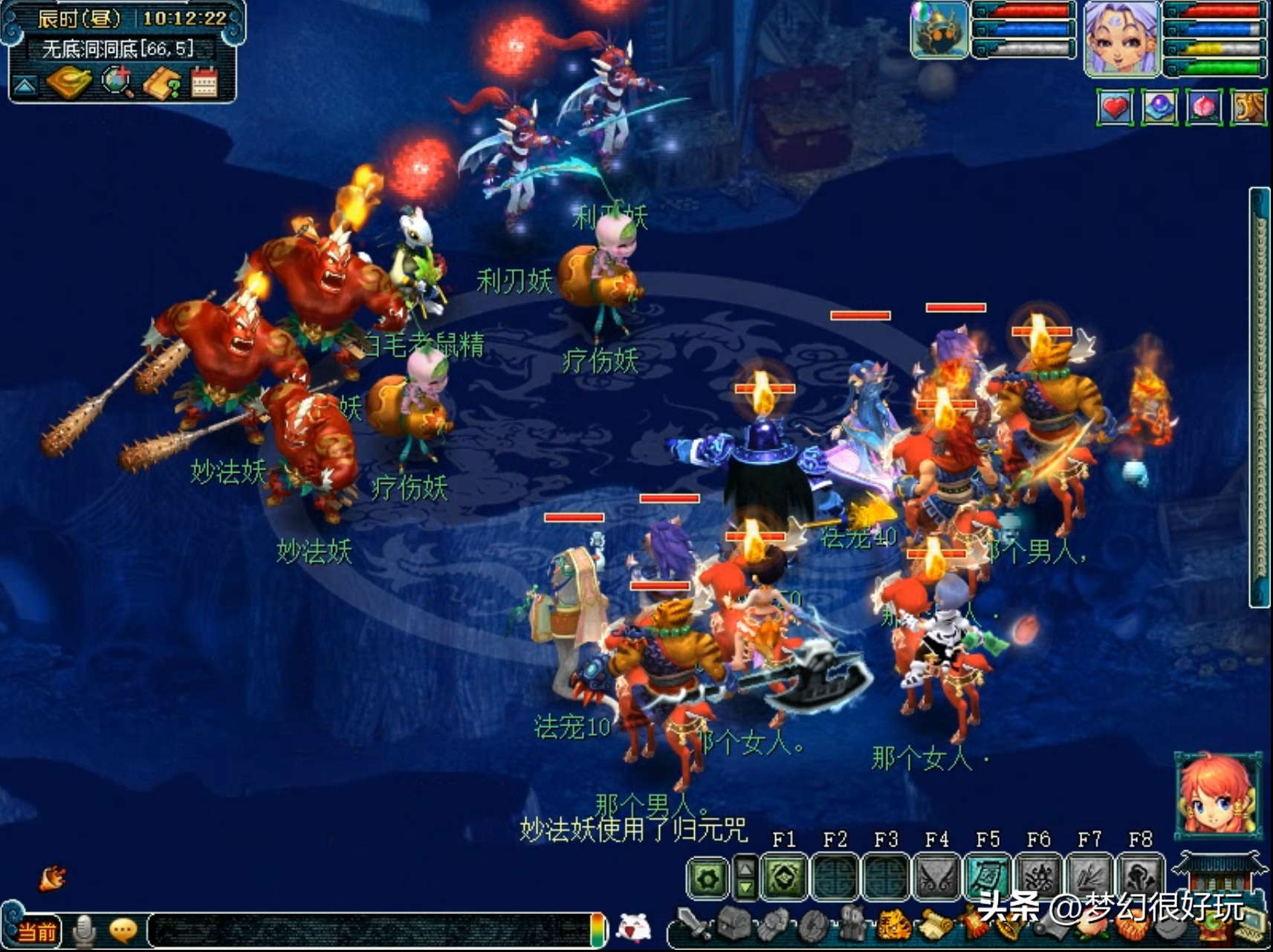This screenshot has width=1273, height=952.
Task: Open the calendar activities icon
Action: coord(204,82)
